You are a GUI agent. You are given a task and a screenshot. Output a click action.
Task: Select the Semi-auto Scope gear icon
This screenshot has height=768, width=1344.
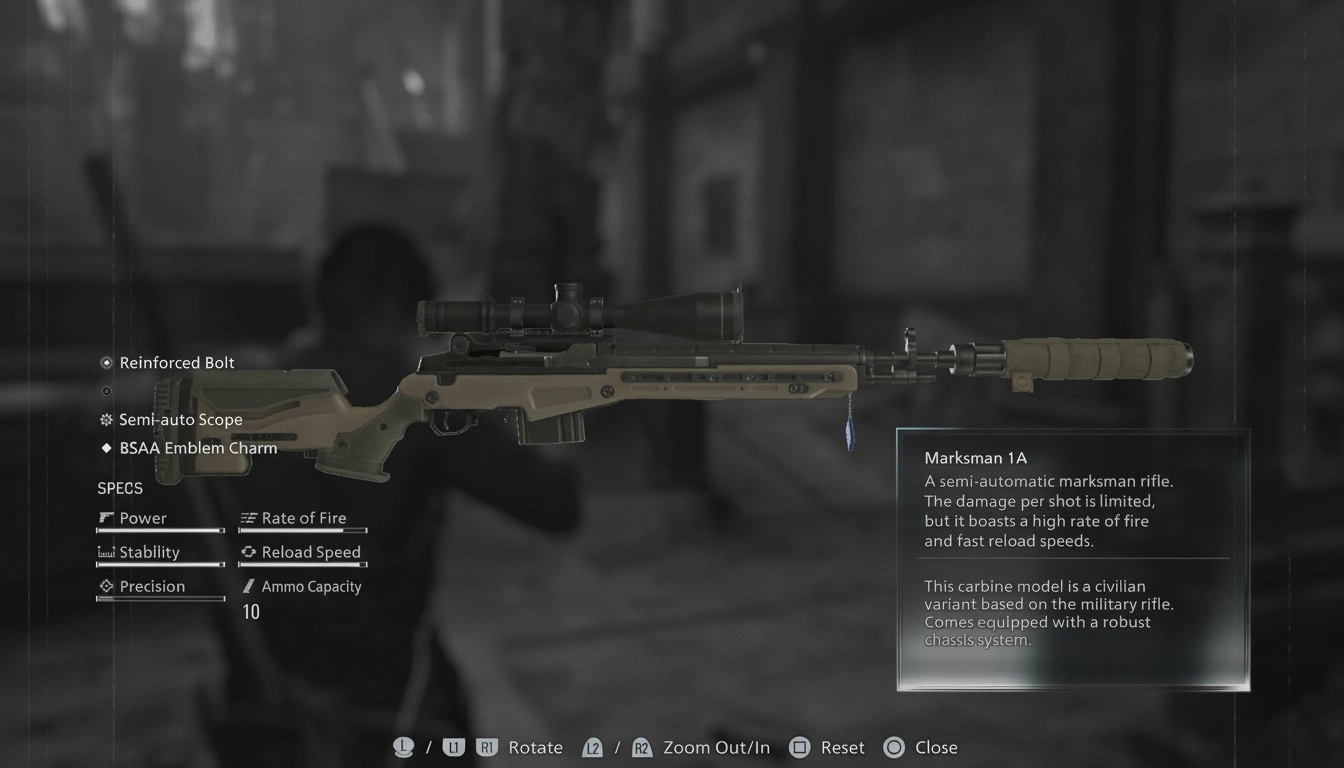tap(106, 419)
